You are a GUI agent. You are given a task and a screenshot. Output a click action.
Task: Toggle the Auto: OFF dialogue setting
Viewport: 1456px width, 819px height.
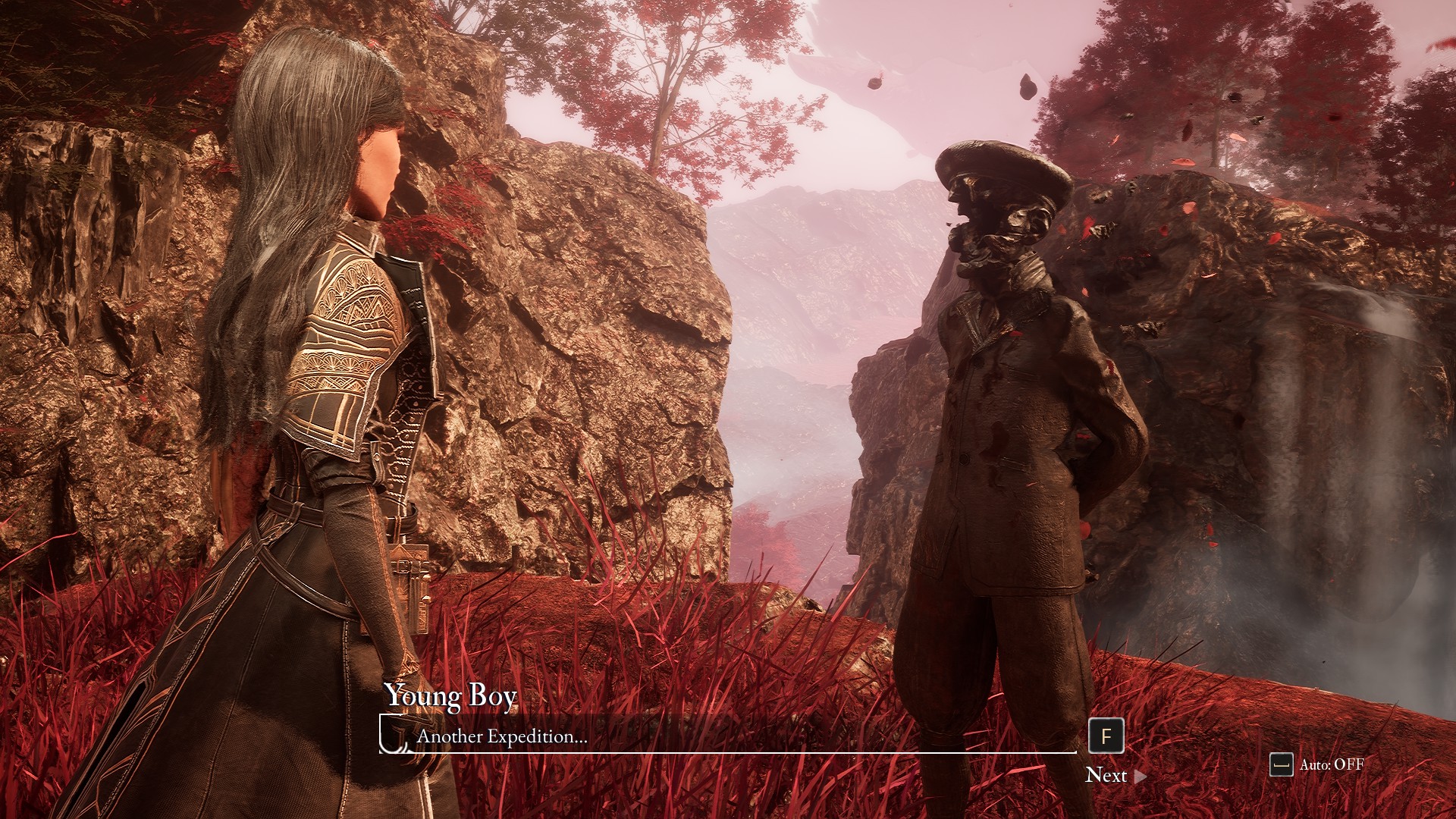tap(1317, 764)
